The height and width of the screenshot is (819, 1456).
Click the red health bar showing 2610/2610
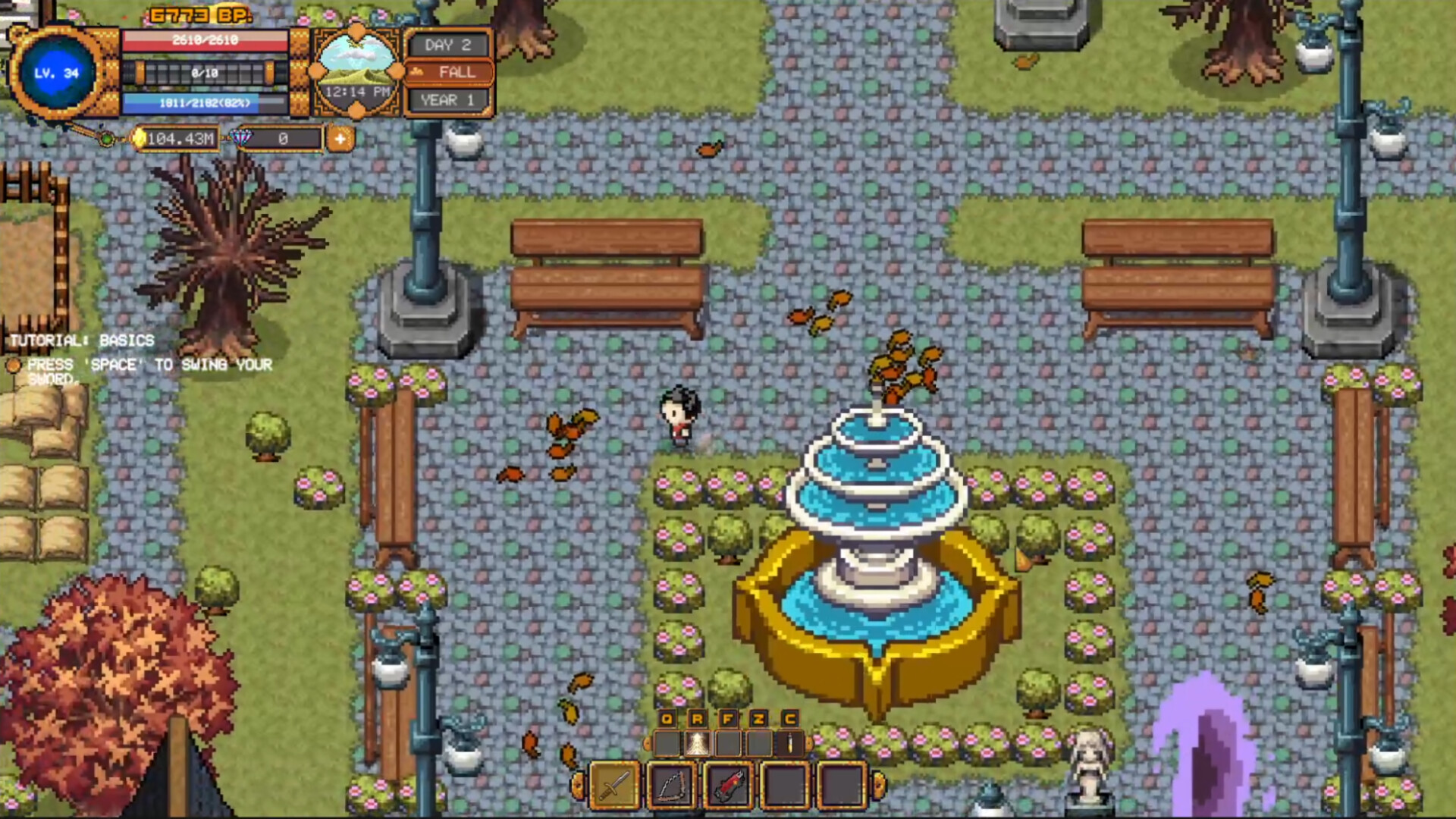pyautogui.click(x=206, y=41)
